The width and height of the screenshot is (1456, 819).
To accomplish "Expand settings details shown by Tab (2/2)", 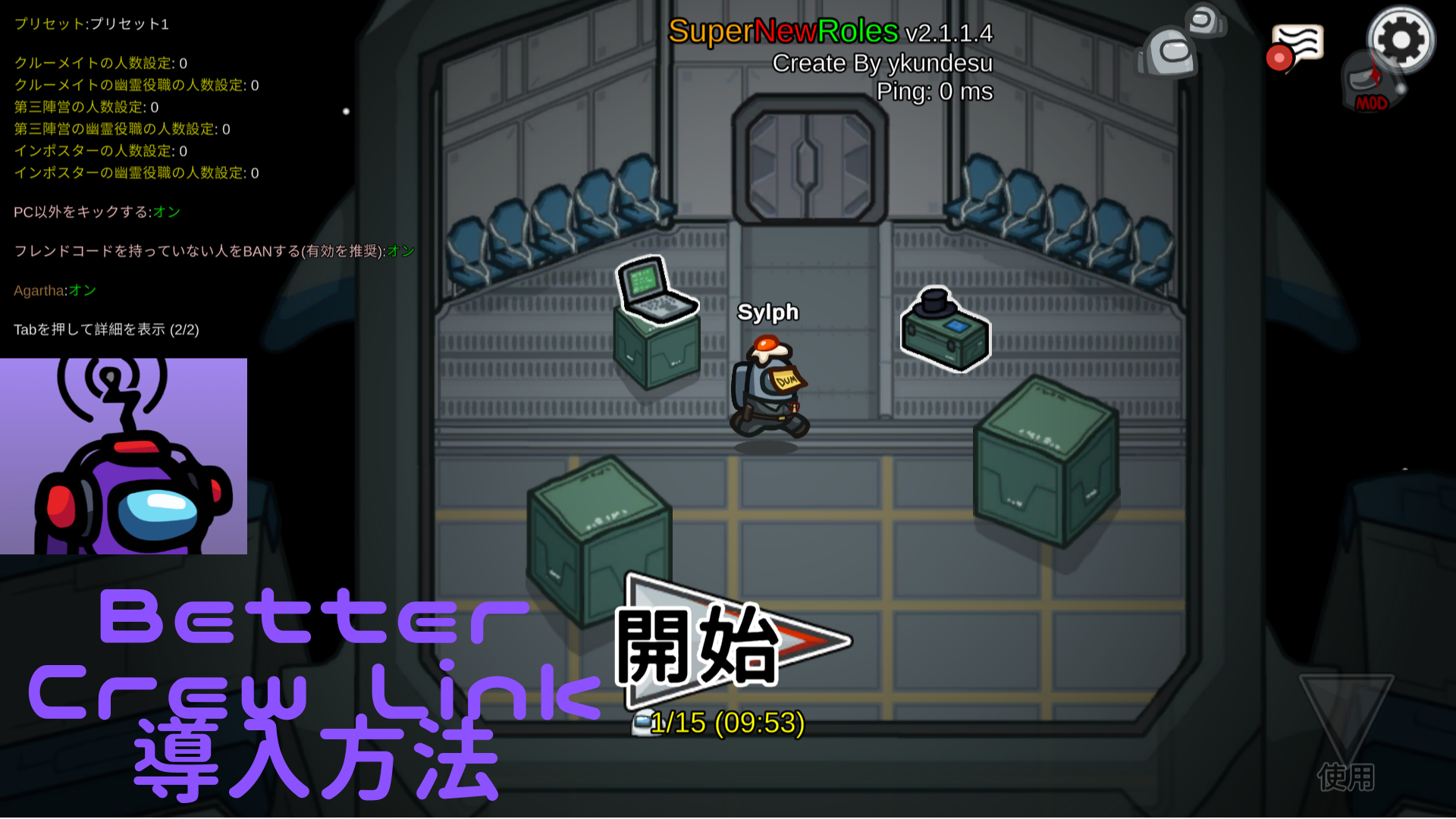I will click(x=106, y=330).
